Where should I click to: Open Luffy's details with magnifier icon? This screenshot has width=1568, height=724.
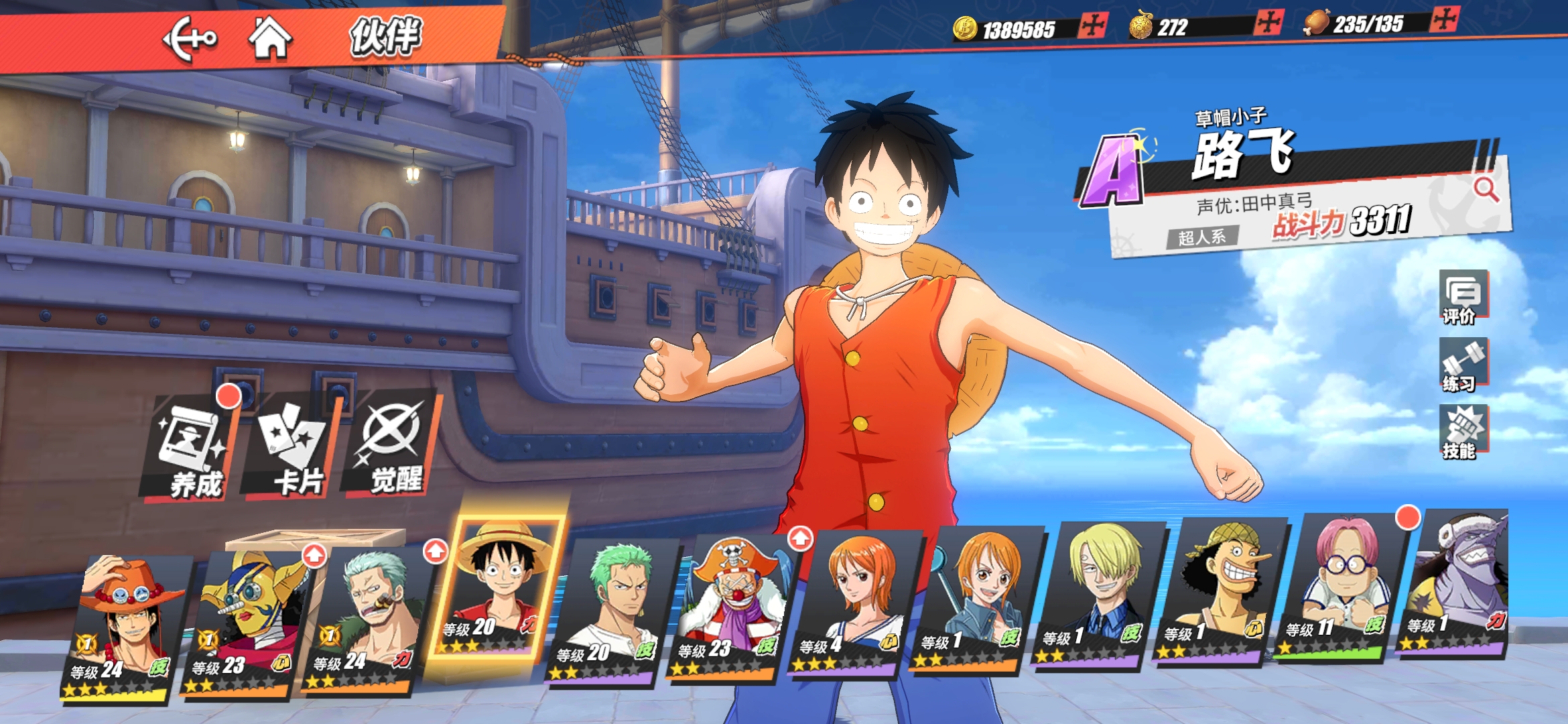[x=1486, y=190]
